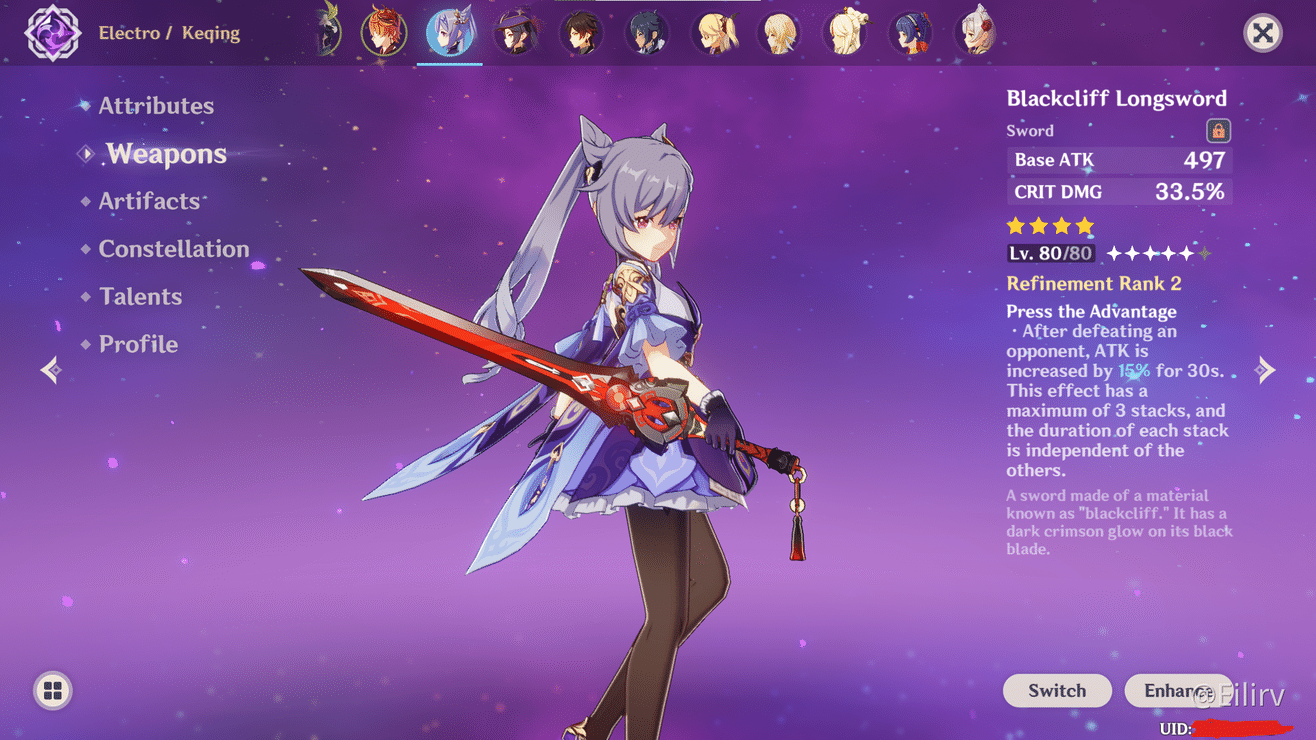This screenshot has width=1316, height=740.
Task: Open the Talents section
Action: pos(140,296)
